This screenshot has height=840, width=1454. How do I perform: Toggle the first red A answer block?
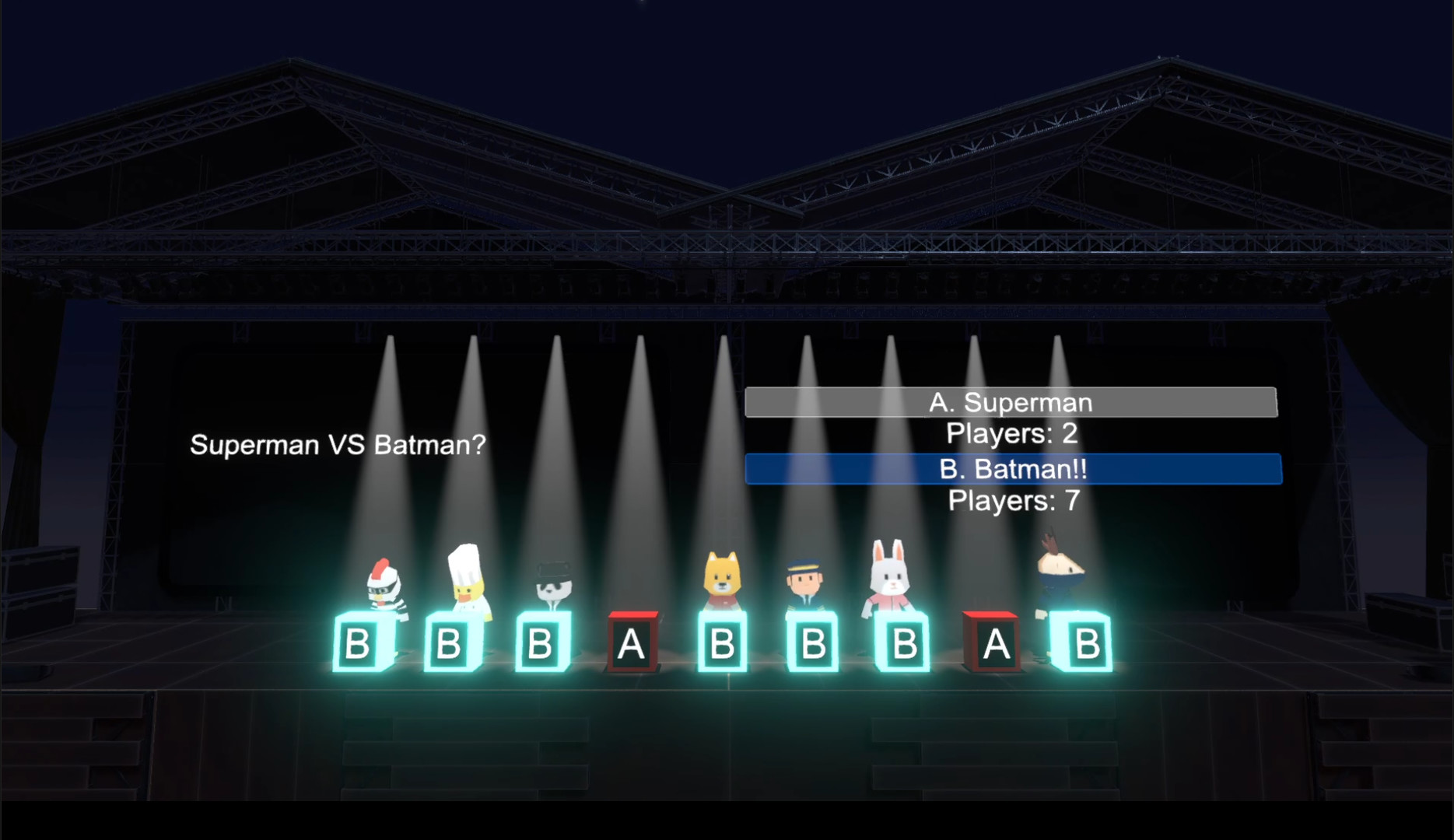click(632, 644)
